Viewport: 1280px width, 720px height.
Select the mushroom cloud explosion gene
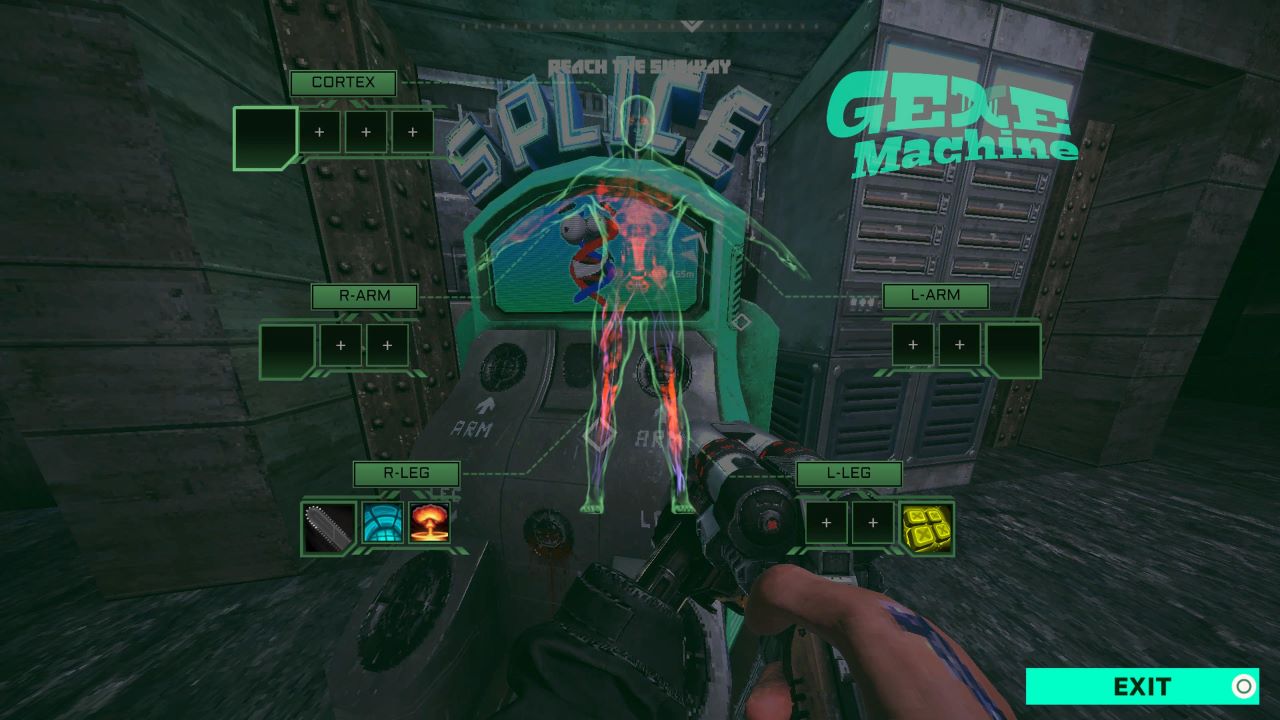[429, 523]
